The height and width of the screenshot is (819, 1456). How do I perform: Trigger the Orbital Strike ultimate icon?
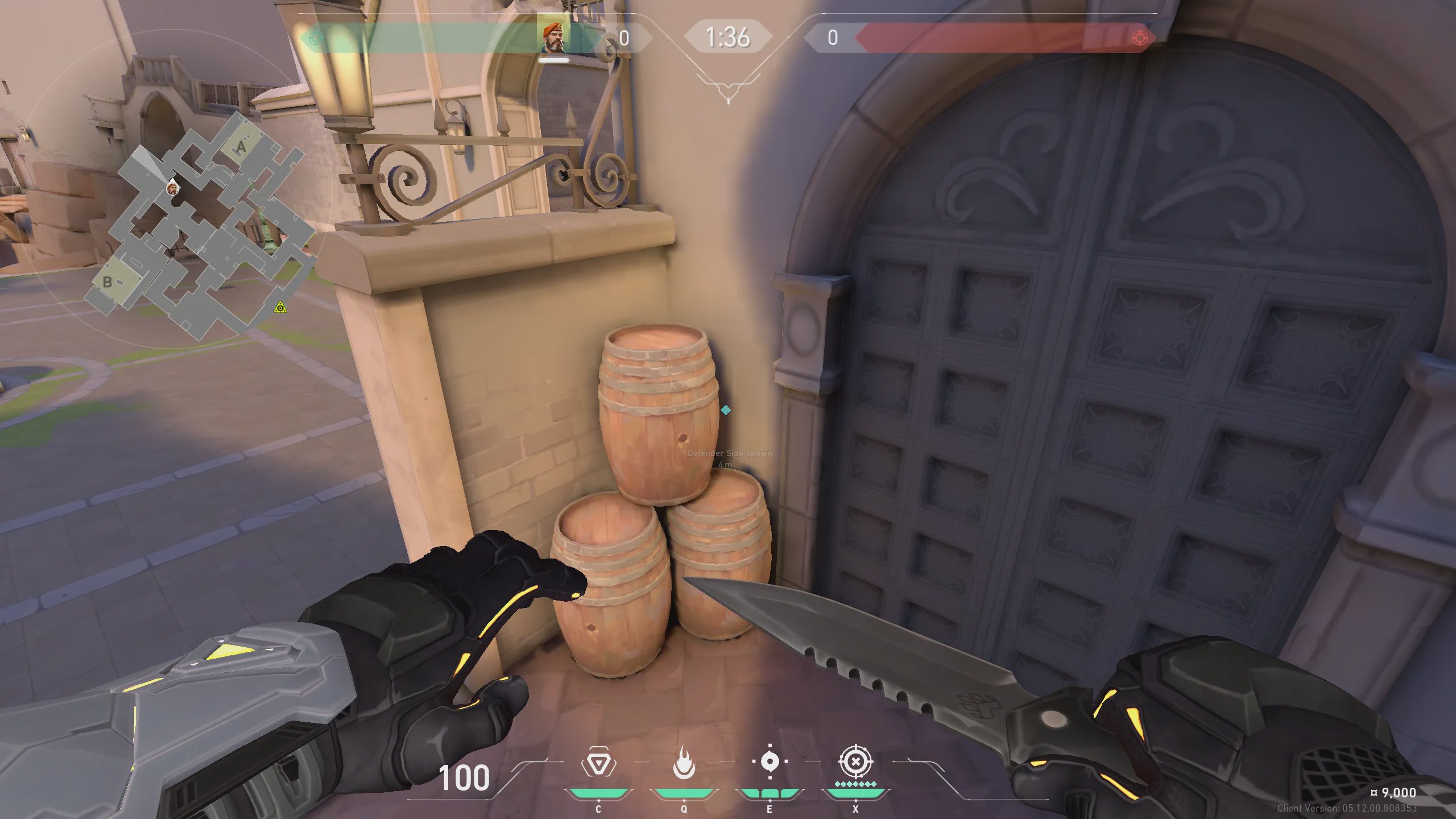[855, 762]
